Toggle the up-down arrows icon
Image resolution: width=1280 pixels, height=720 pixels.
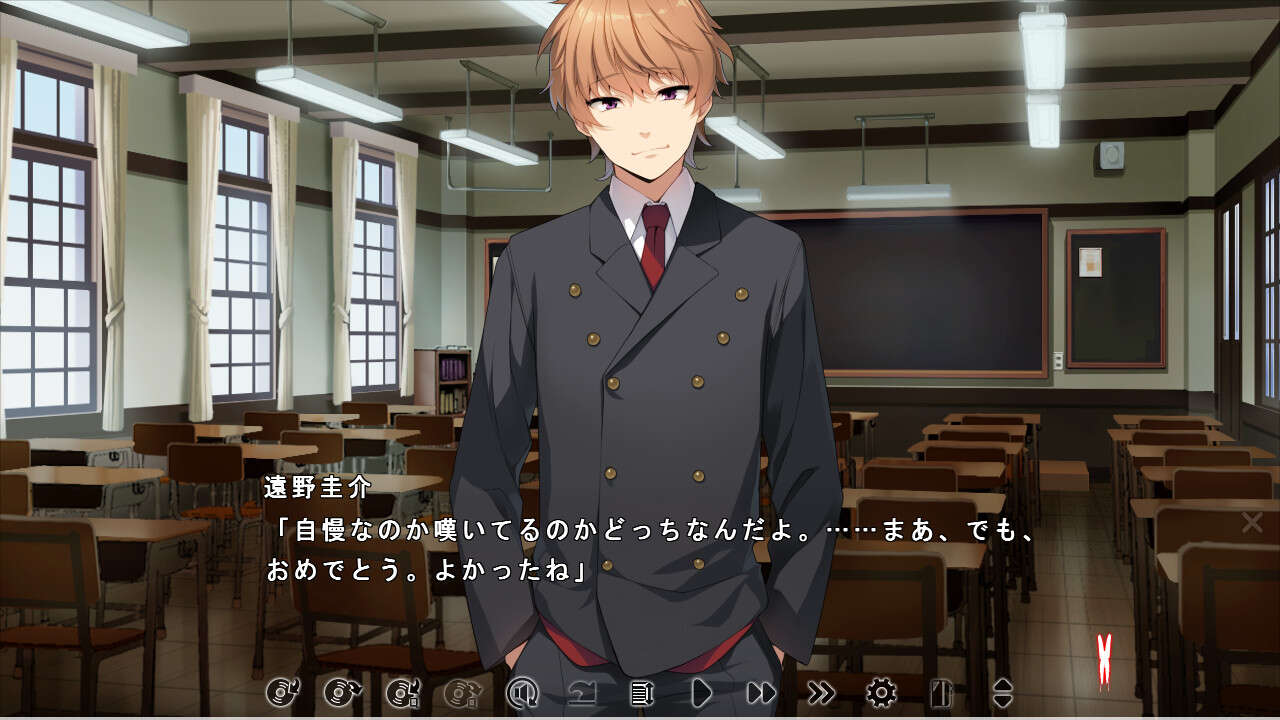[1001, 692]
